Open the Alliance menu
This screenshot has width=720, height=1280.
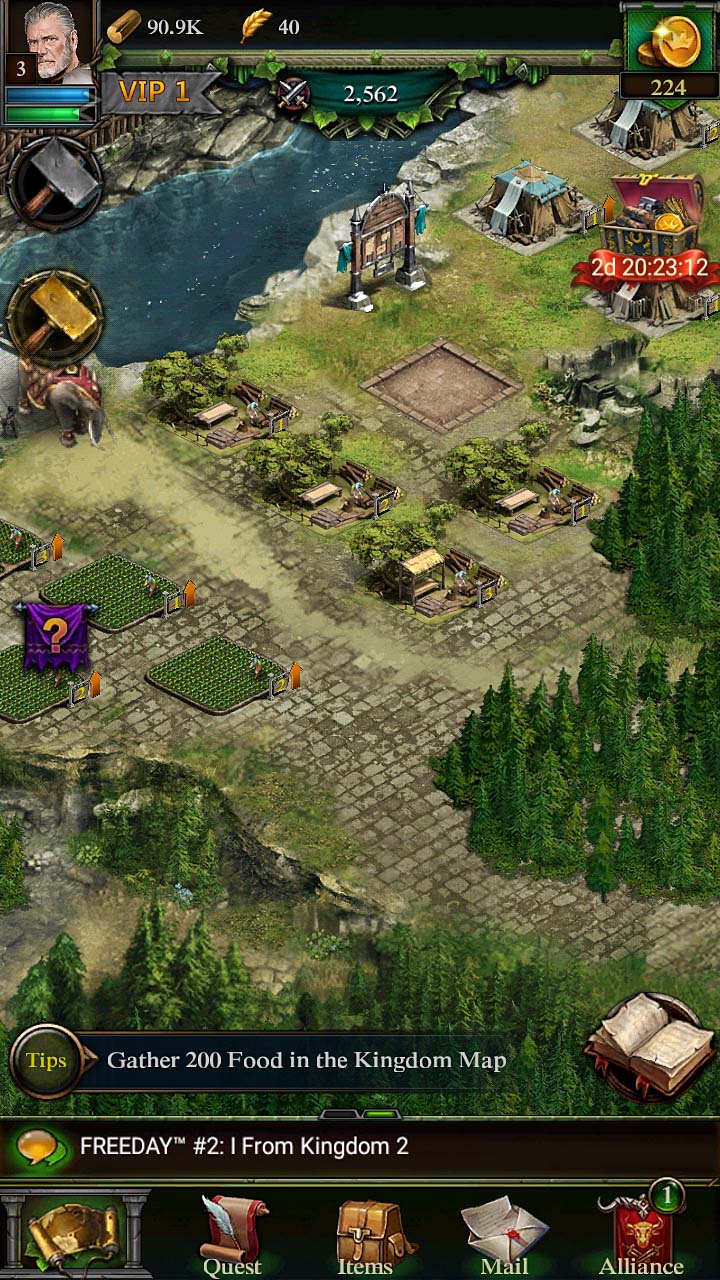[x=641, y=1235]
